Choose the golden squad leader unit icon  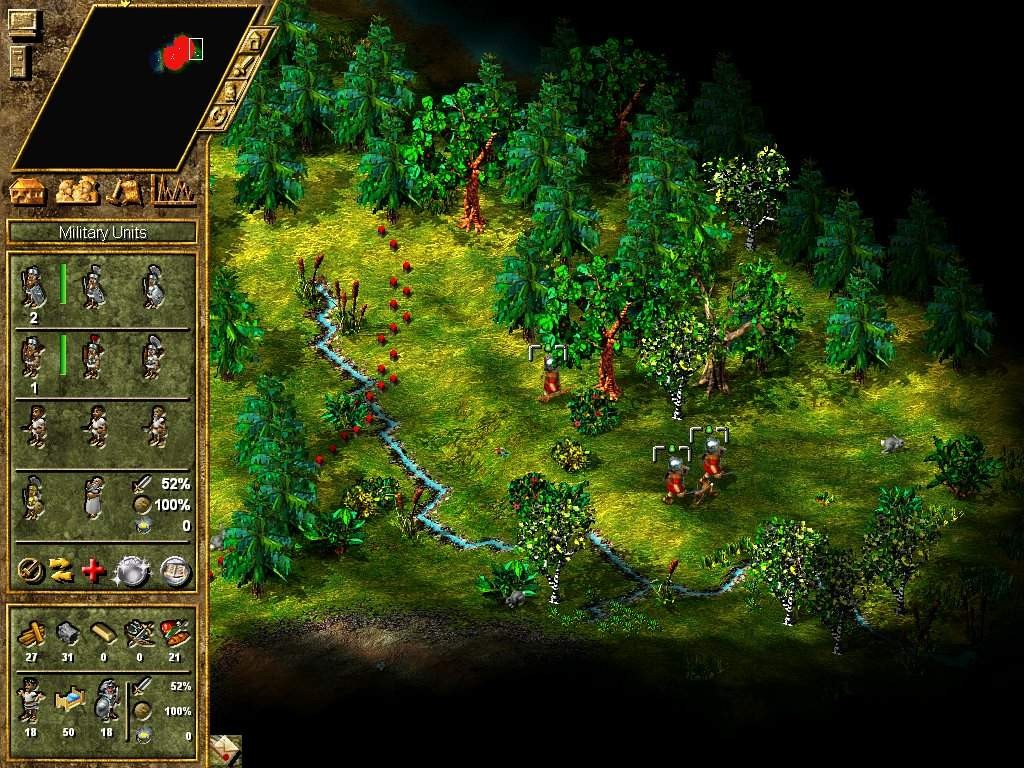[x=34, y=497]
